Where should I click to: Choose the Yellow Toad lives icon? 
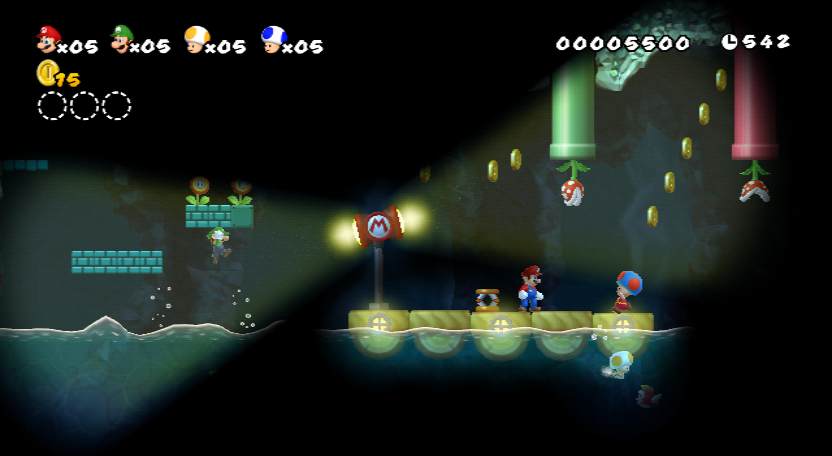click(x=197, y=39)
